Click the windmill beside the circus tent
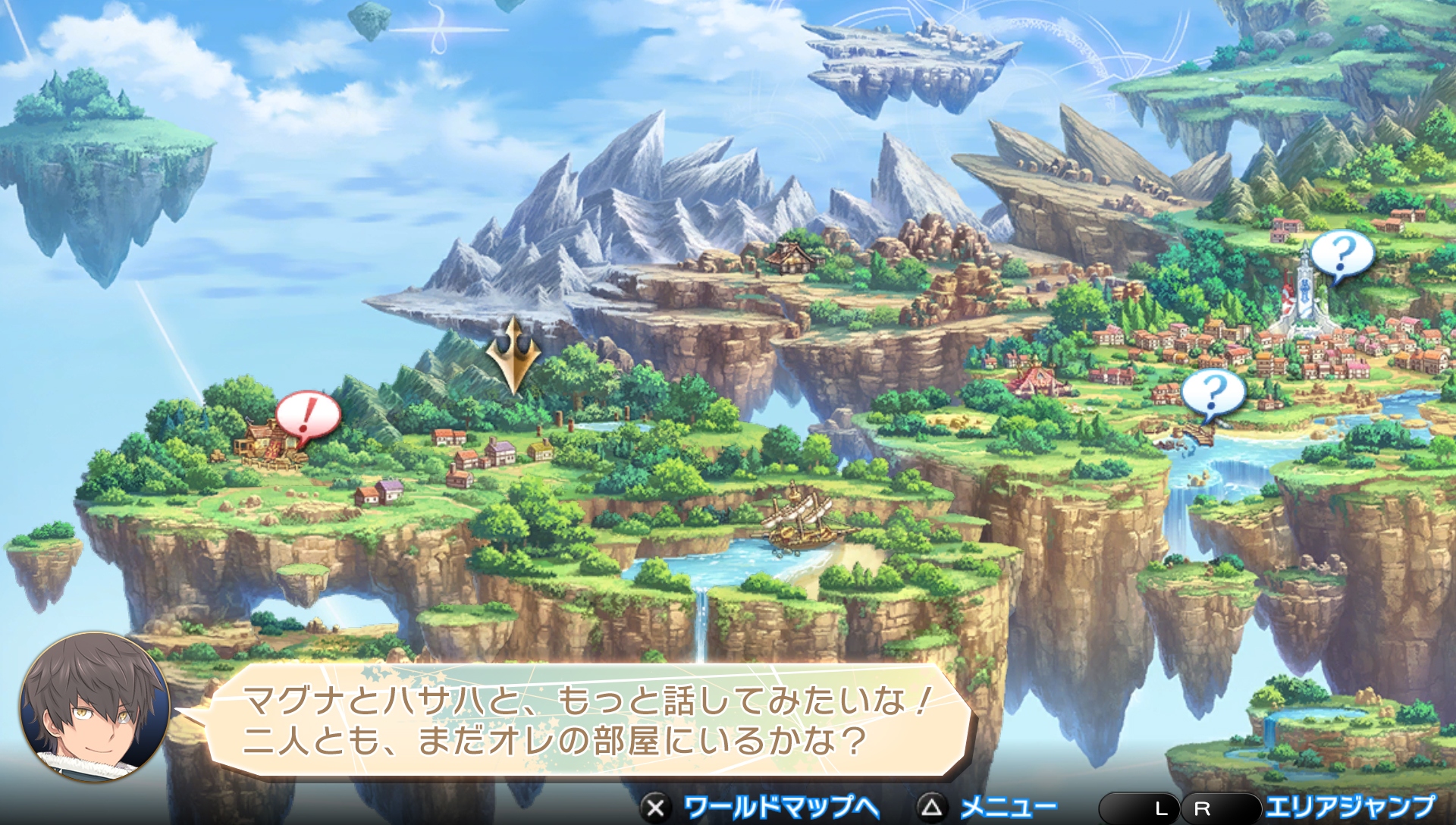 (x=1019, y=365)
